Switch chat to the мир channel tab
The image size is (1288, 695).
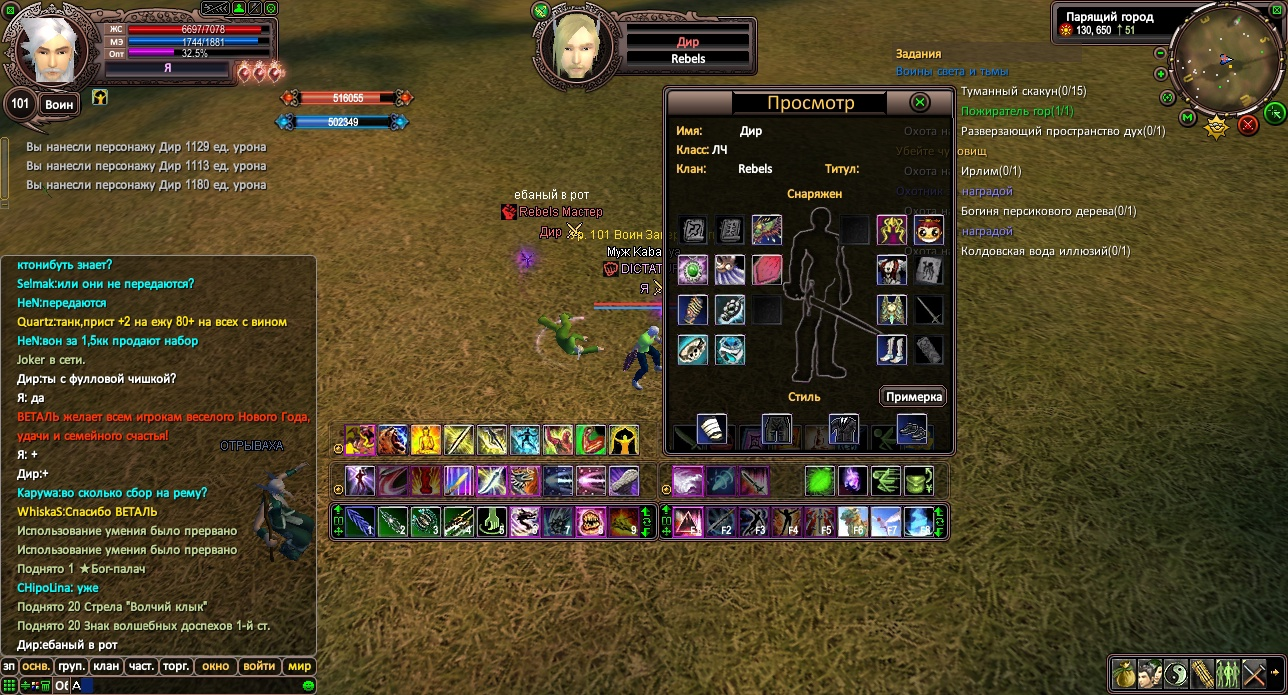[x=299, y=666]
